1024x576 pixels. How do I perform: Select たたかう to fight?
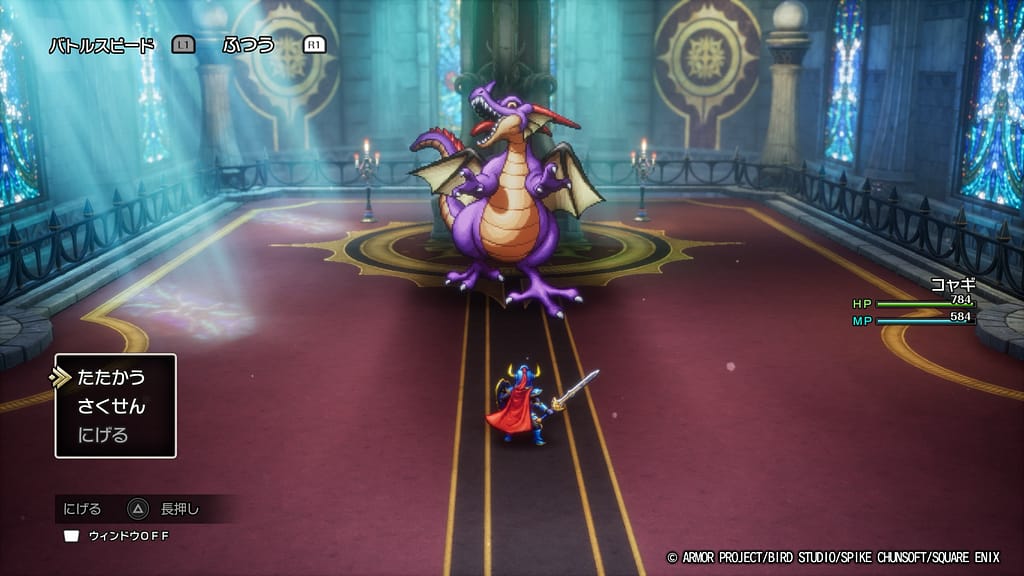(111, 378)
